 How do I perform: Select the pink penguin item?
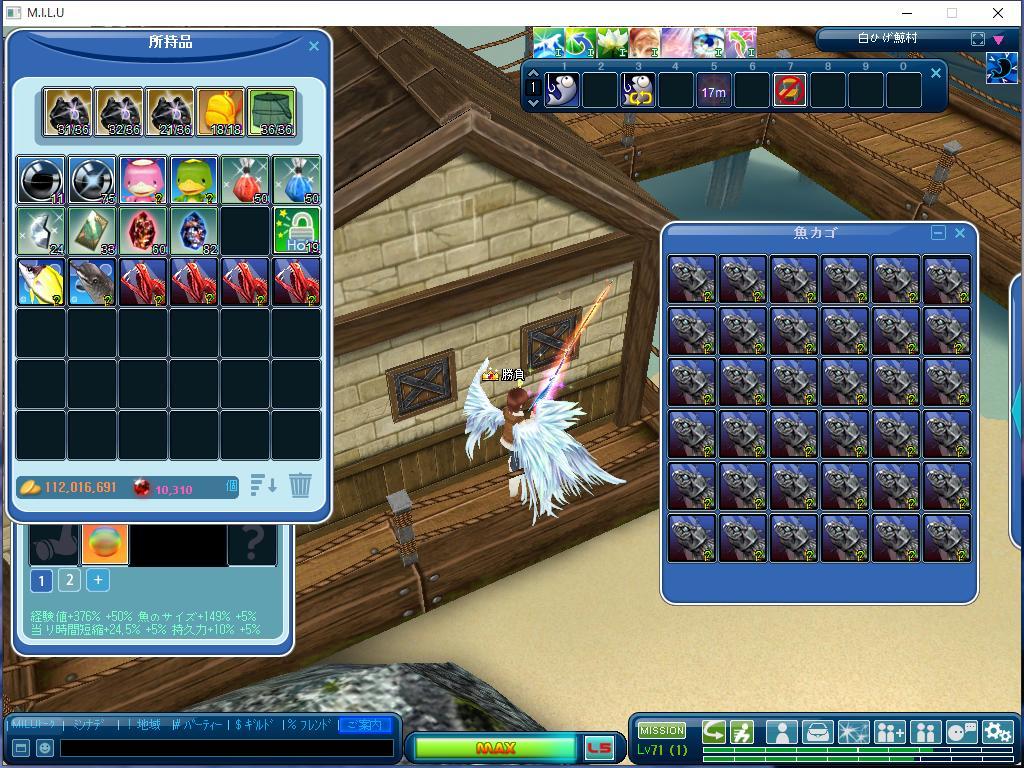[x=143, y=180]
